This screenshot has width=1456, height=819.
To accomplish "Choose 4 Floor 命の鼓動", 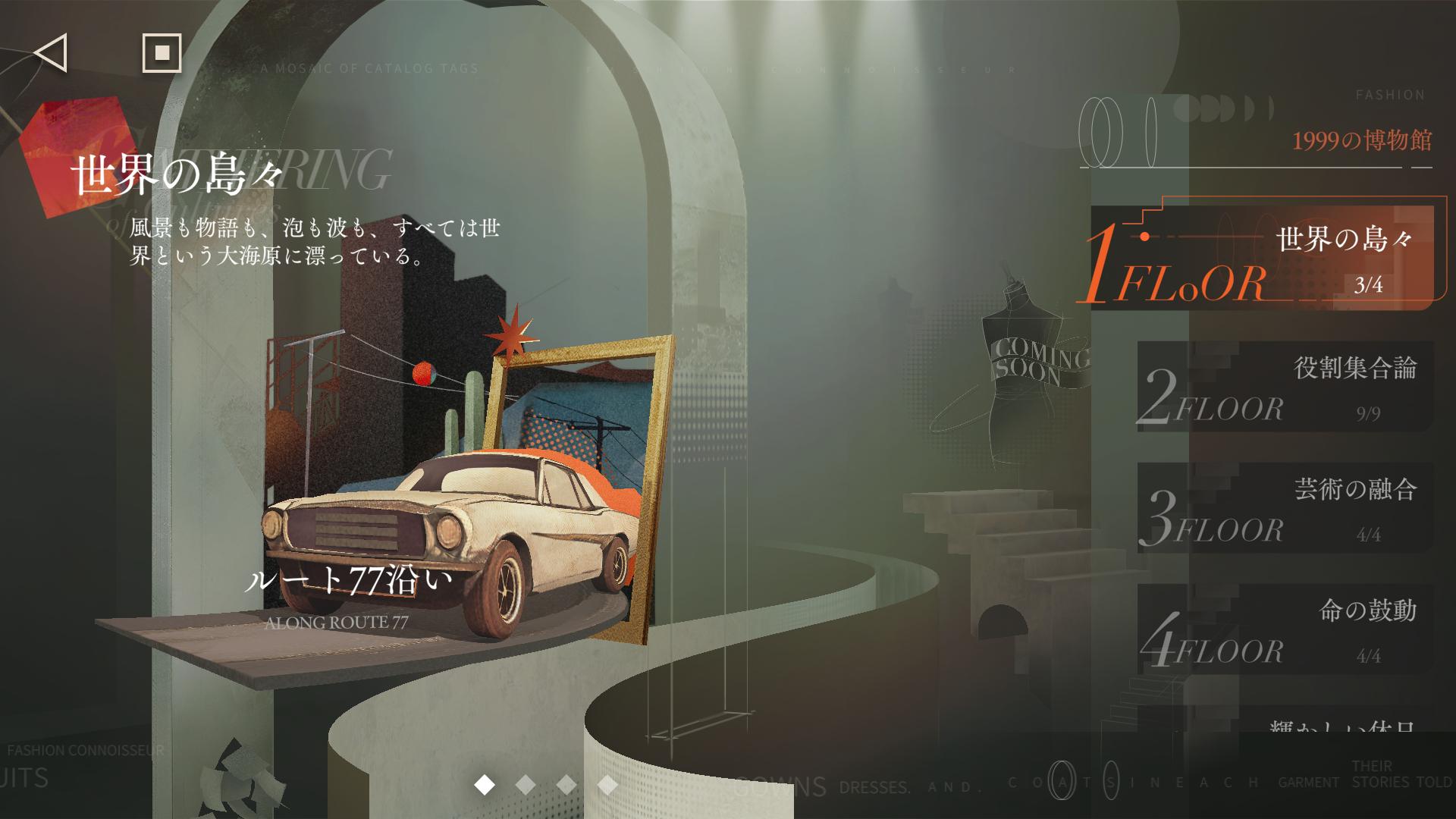I will coord(1285,629).
